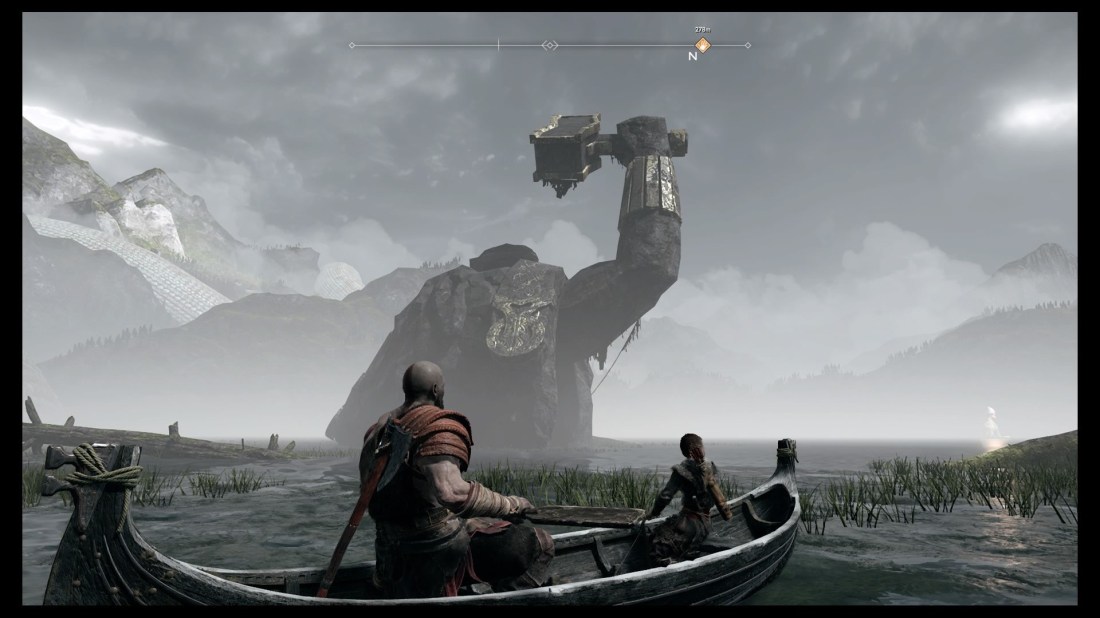The image size is (1100, 618).
Task: Select the compass center diamond indicator
Action: 549,45
